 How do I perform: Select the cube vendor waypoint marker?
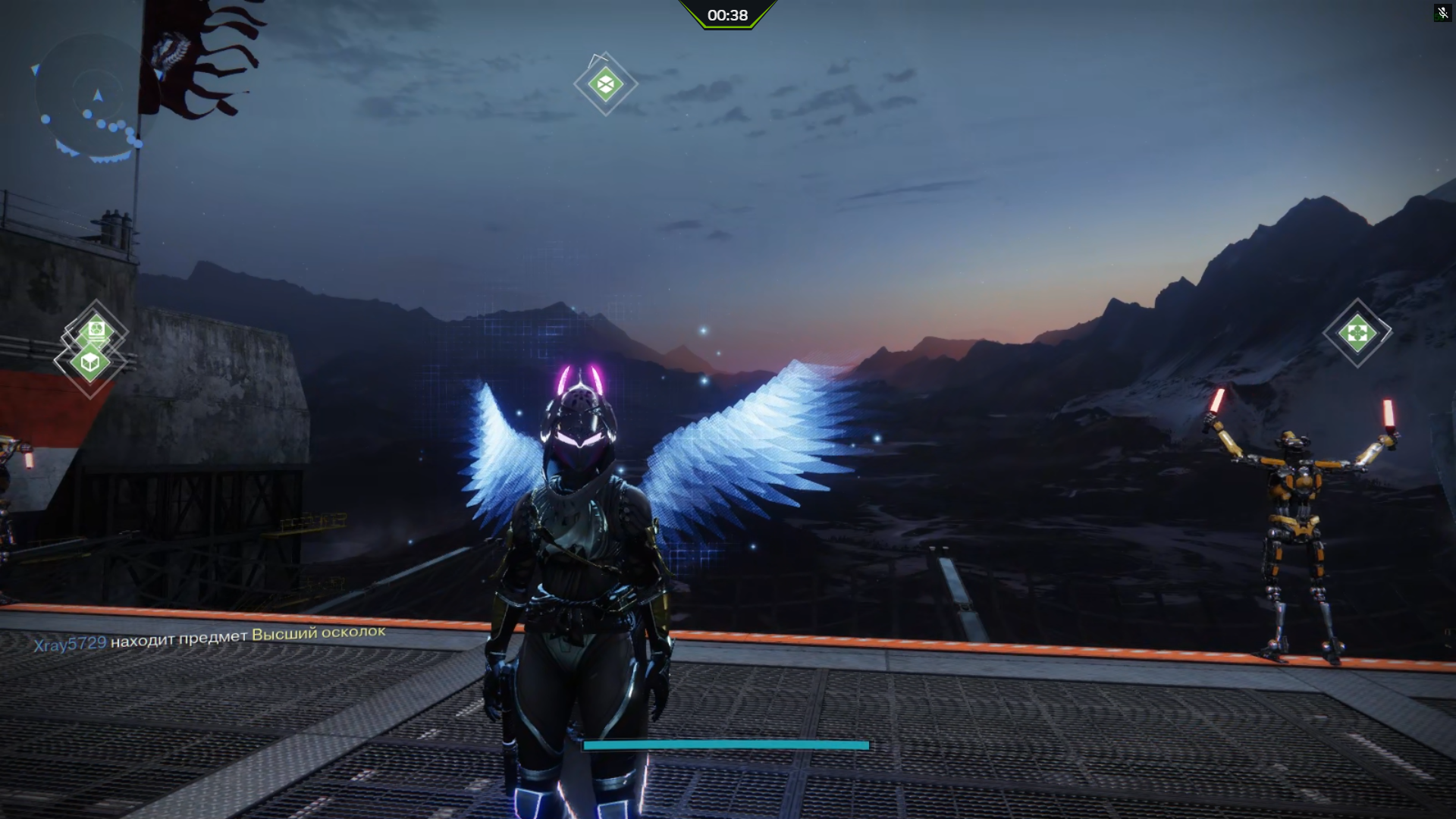[90, 362]
